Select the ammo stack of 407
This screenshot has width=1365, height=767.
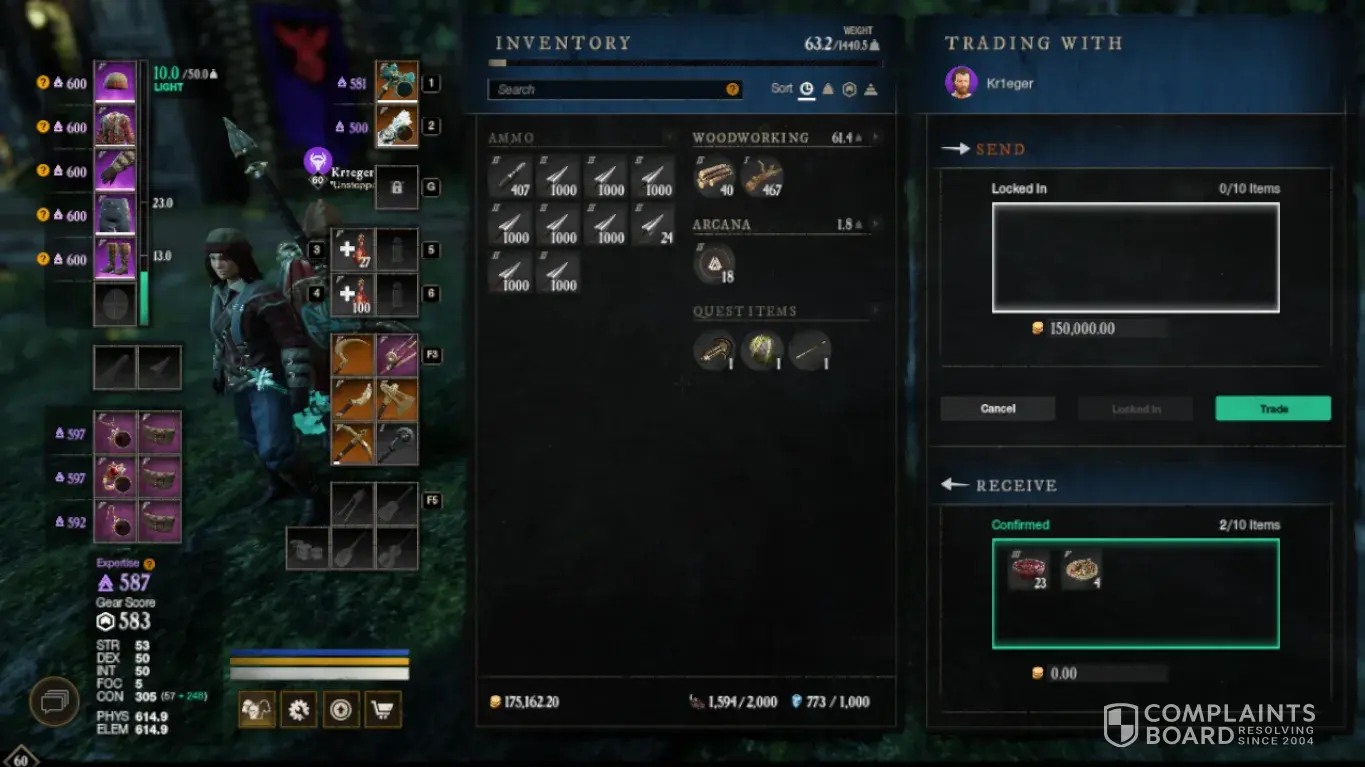[x=511, y=177]
